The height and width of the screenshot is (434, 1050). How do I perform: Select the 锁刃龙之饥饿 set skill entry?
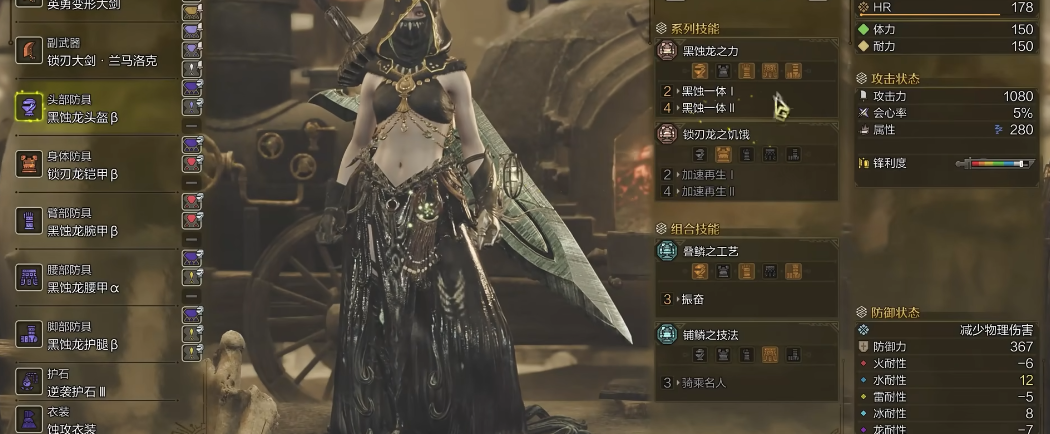tap(745, 134)
